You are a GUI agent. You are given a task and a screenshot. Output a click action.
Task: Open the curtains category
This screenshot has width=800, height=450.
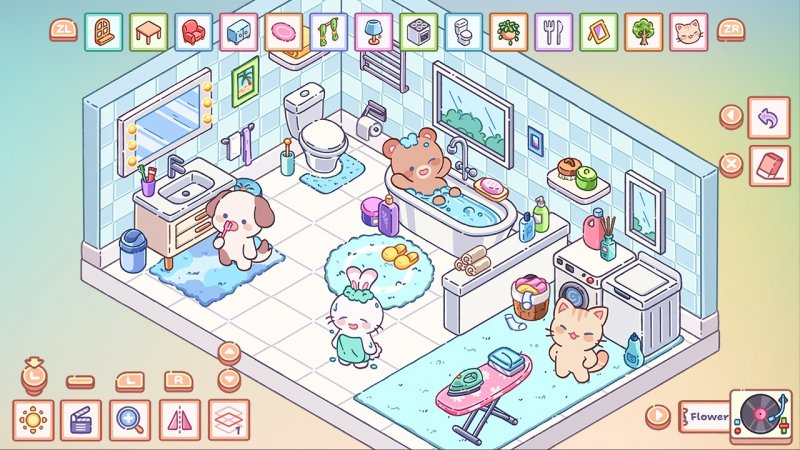pos(329,31)
